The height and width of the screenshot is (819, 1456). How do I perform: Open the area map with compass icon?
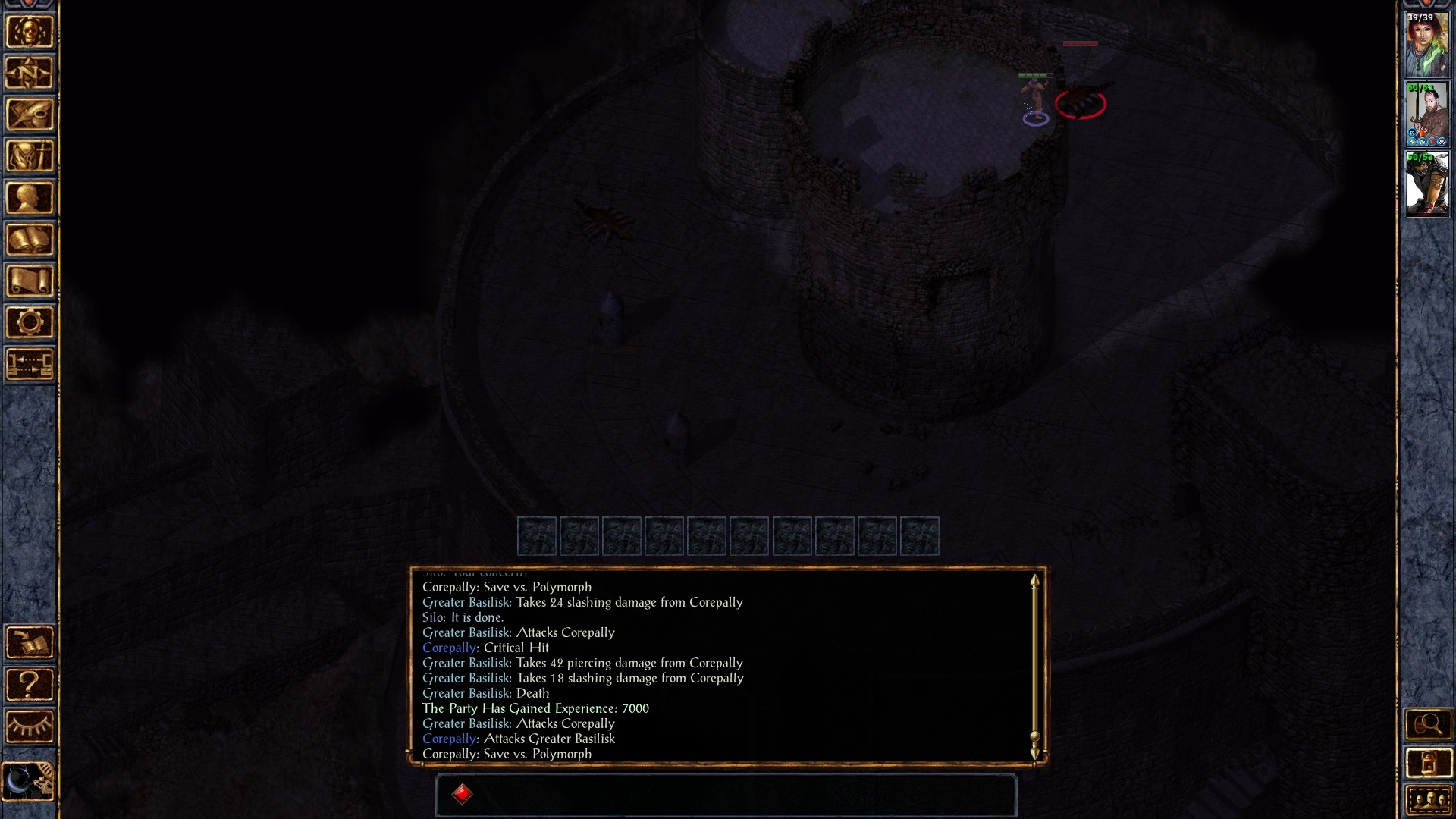[x=30, y=74]
